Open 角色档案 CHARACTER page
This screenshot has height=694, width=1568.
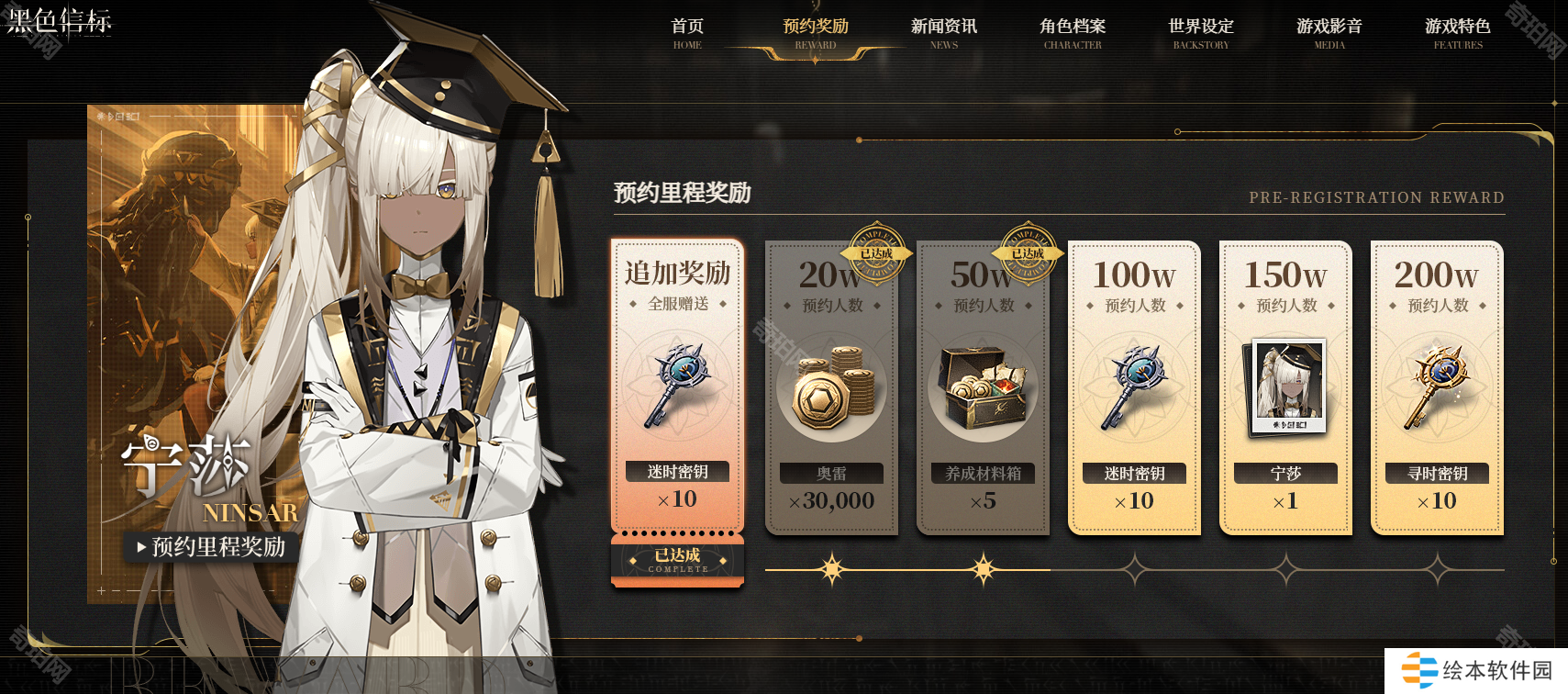(x=1073, y=32)
